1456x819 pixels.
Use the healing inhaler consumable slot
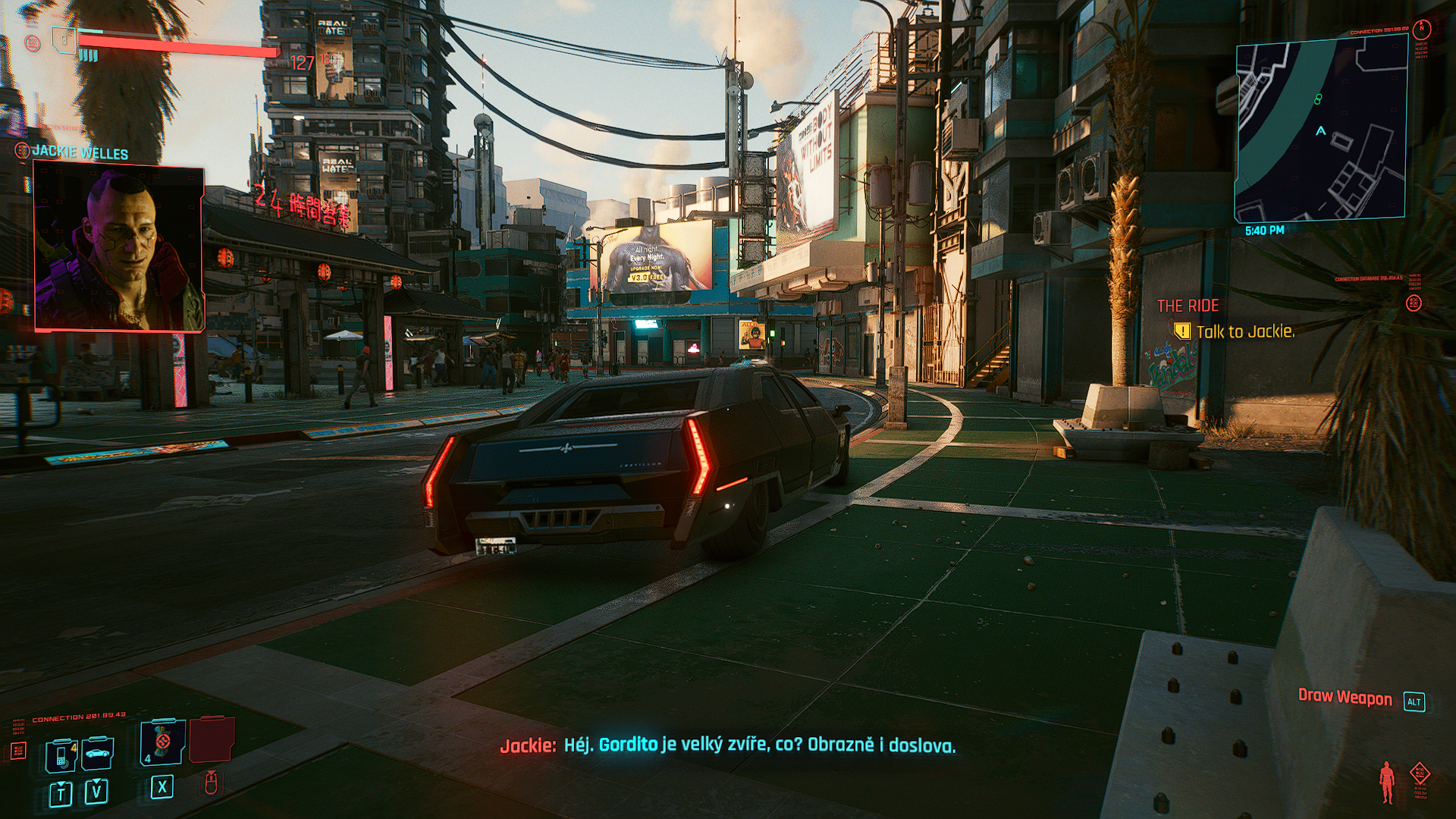[162, 743]
